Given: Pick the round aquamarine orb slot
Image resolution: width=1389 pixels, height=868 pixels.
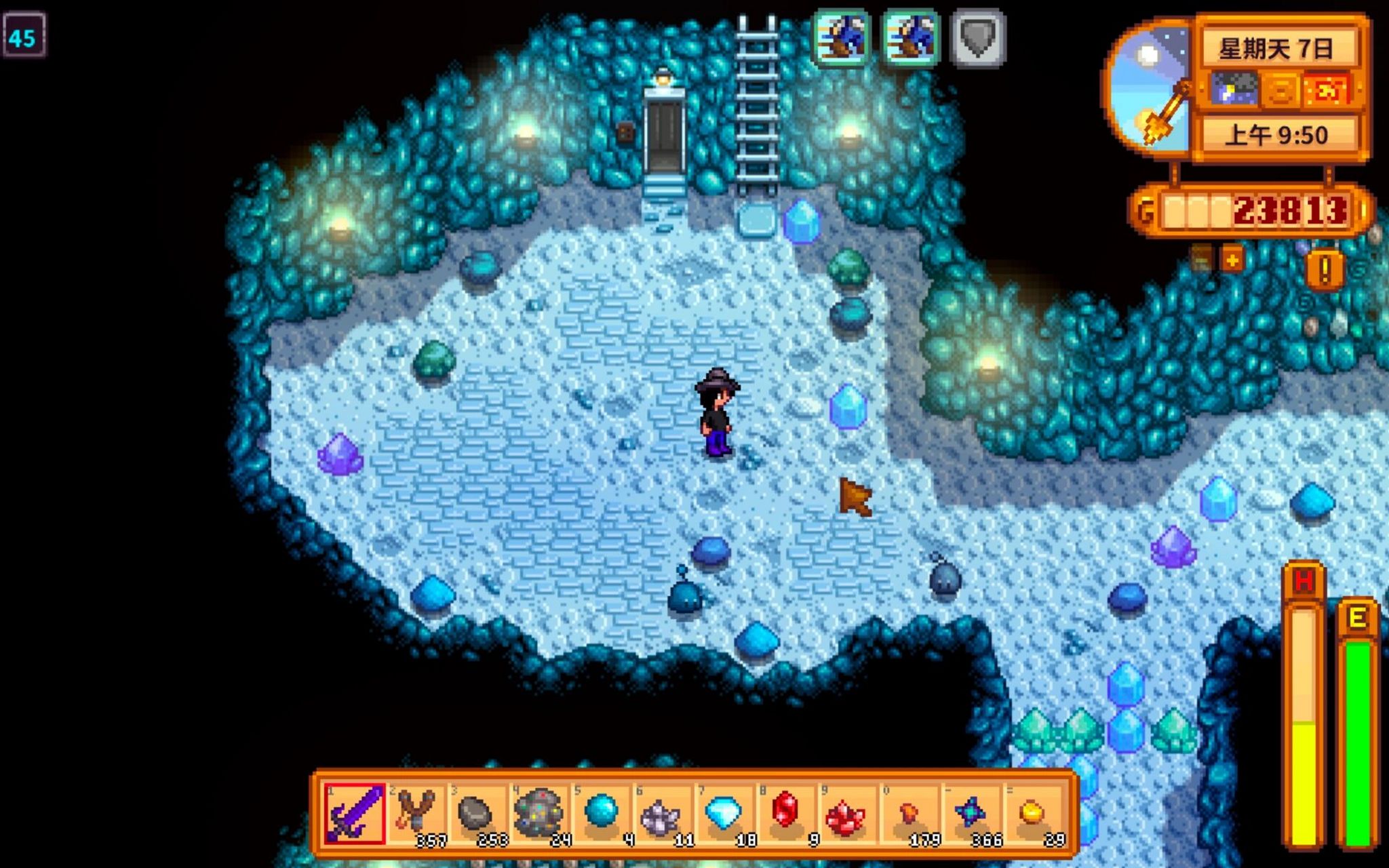Looking at the screenshot, I should point(601,814).
